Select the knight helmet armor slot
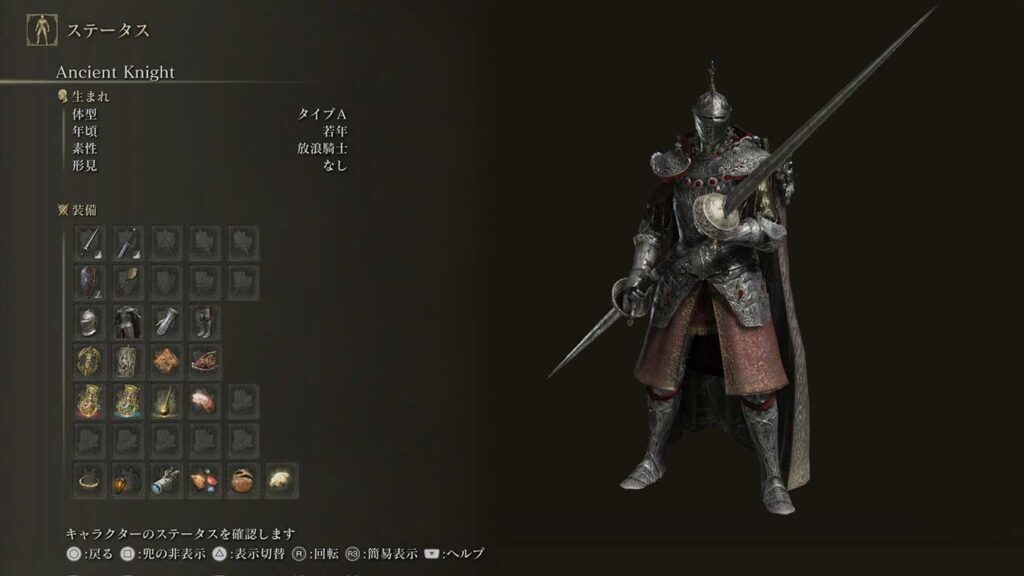Image resolution: width=1024 pixels, height=576 pixels. point(89,321)
